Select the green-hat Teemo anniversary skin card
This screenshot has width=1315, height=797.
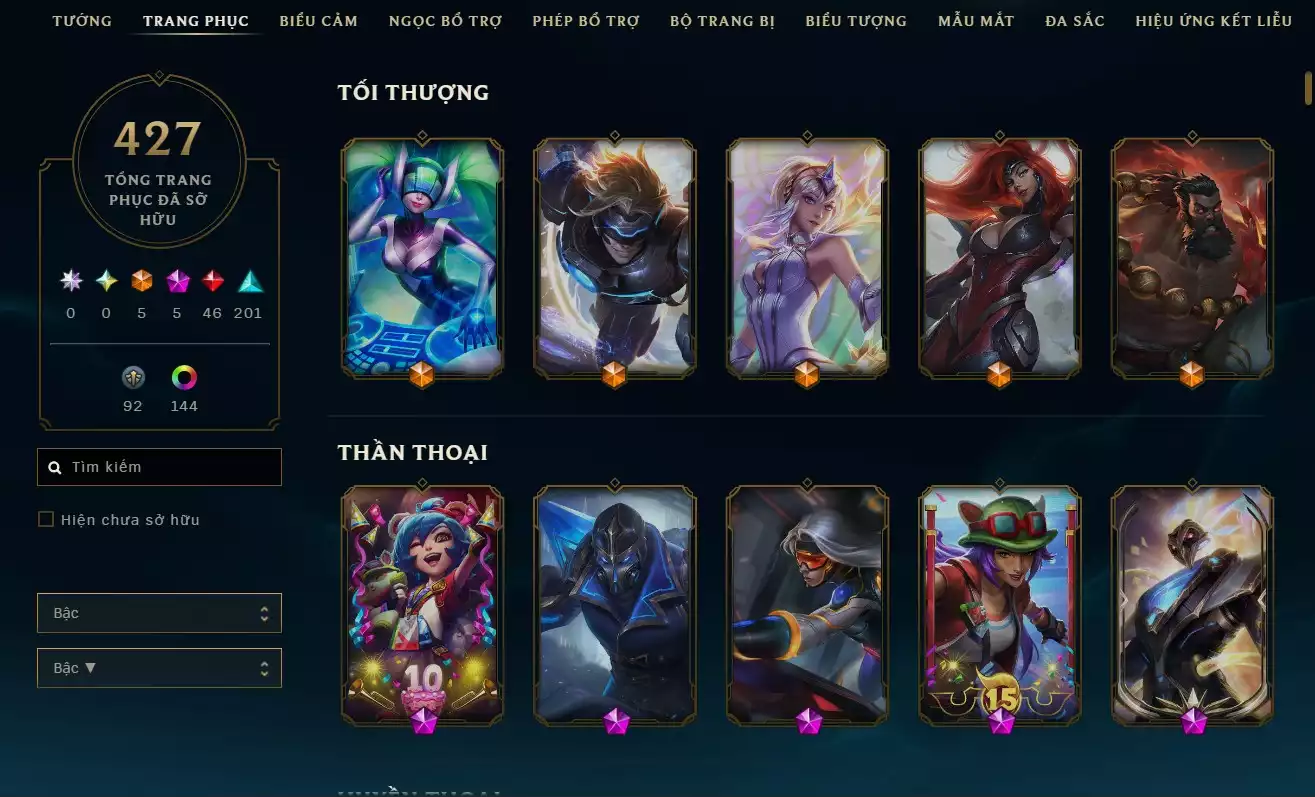point(999,604)
